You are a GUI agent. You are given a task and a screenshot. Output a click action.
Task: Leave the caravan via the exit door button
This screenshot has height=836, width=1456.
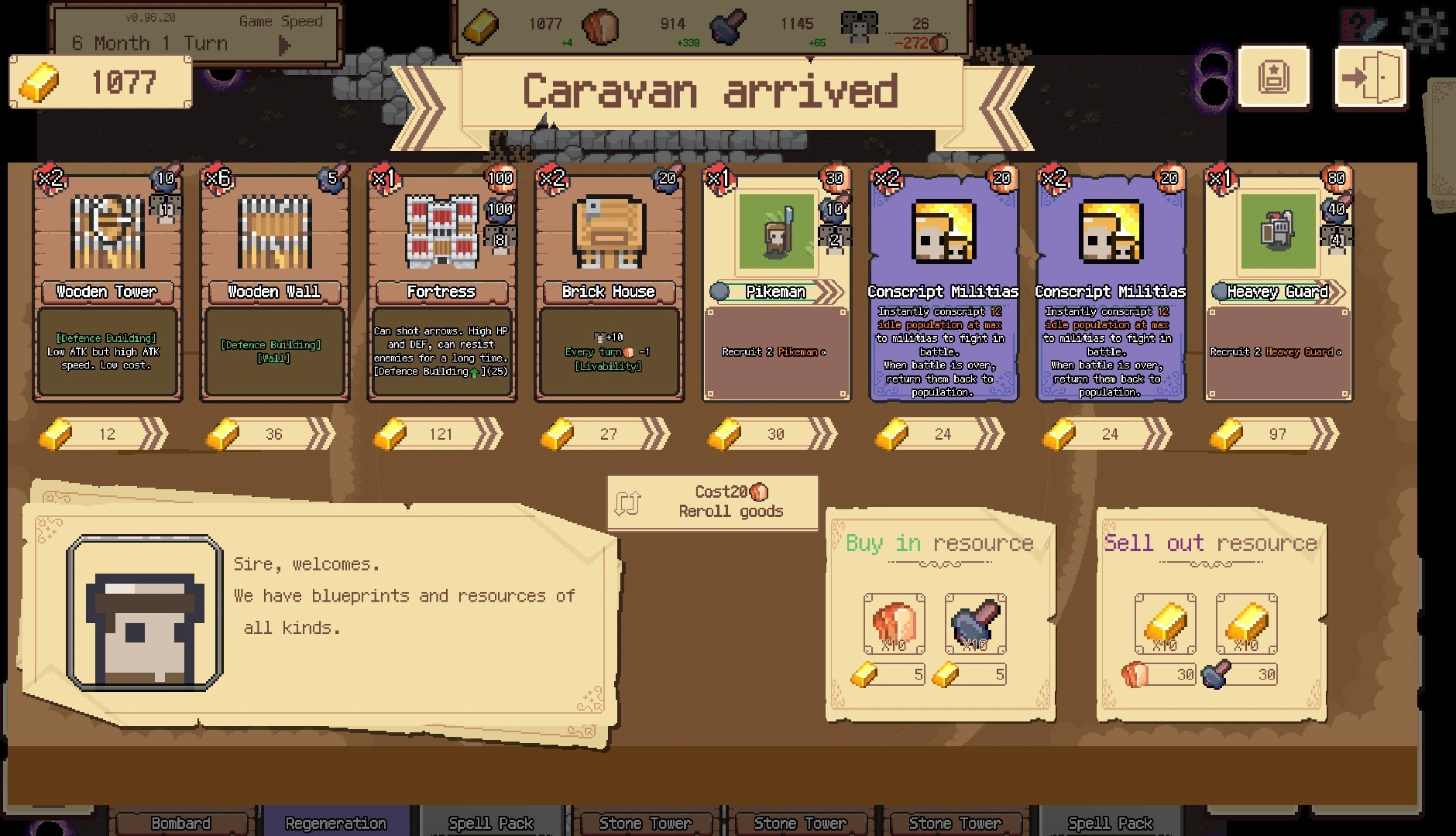(1369, 77)
